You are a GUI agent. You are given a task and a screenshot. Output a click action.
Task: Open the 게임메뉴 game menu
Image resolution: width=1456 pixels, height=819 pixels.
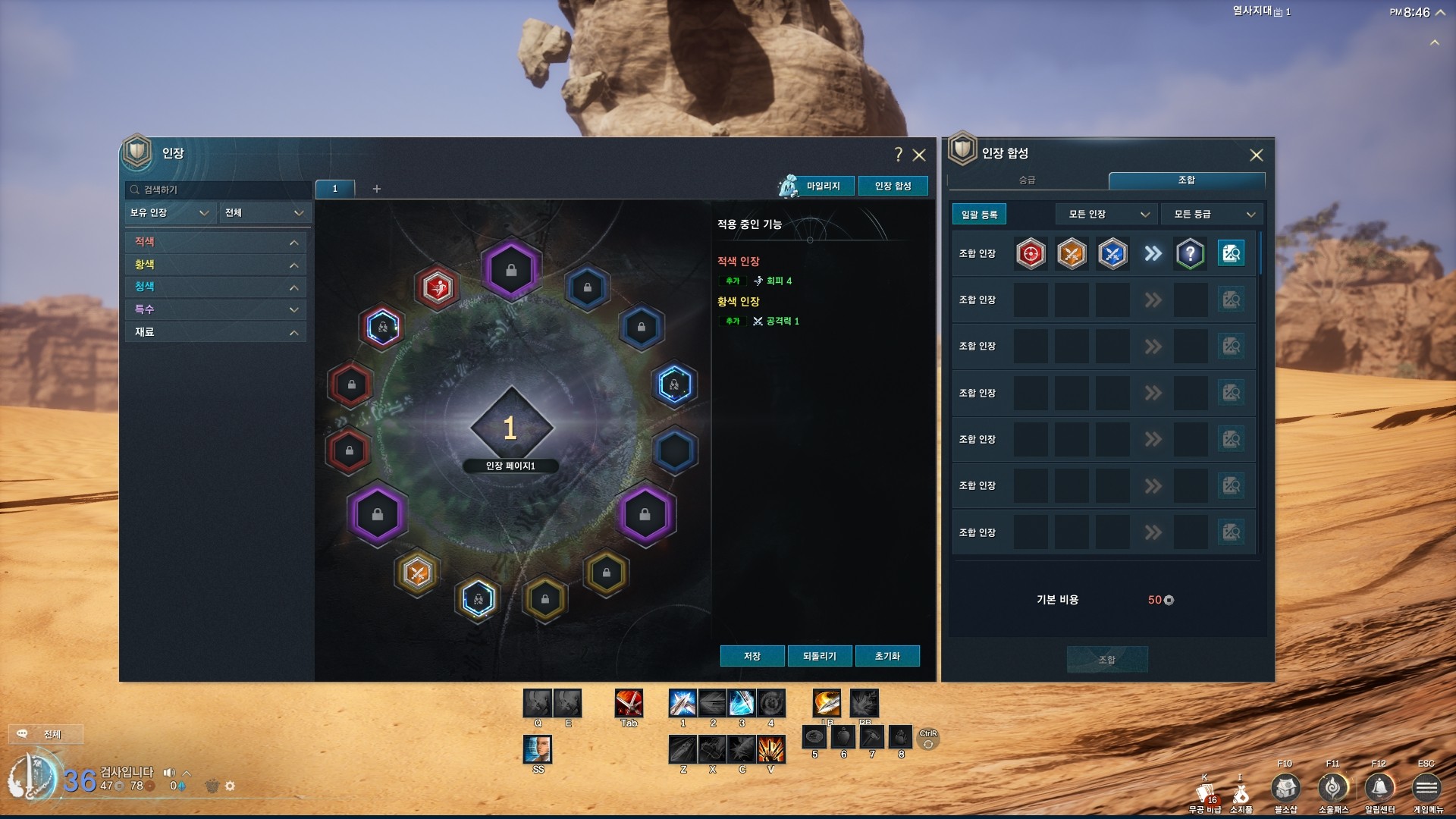[1426, 789]
